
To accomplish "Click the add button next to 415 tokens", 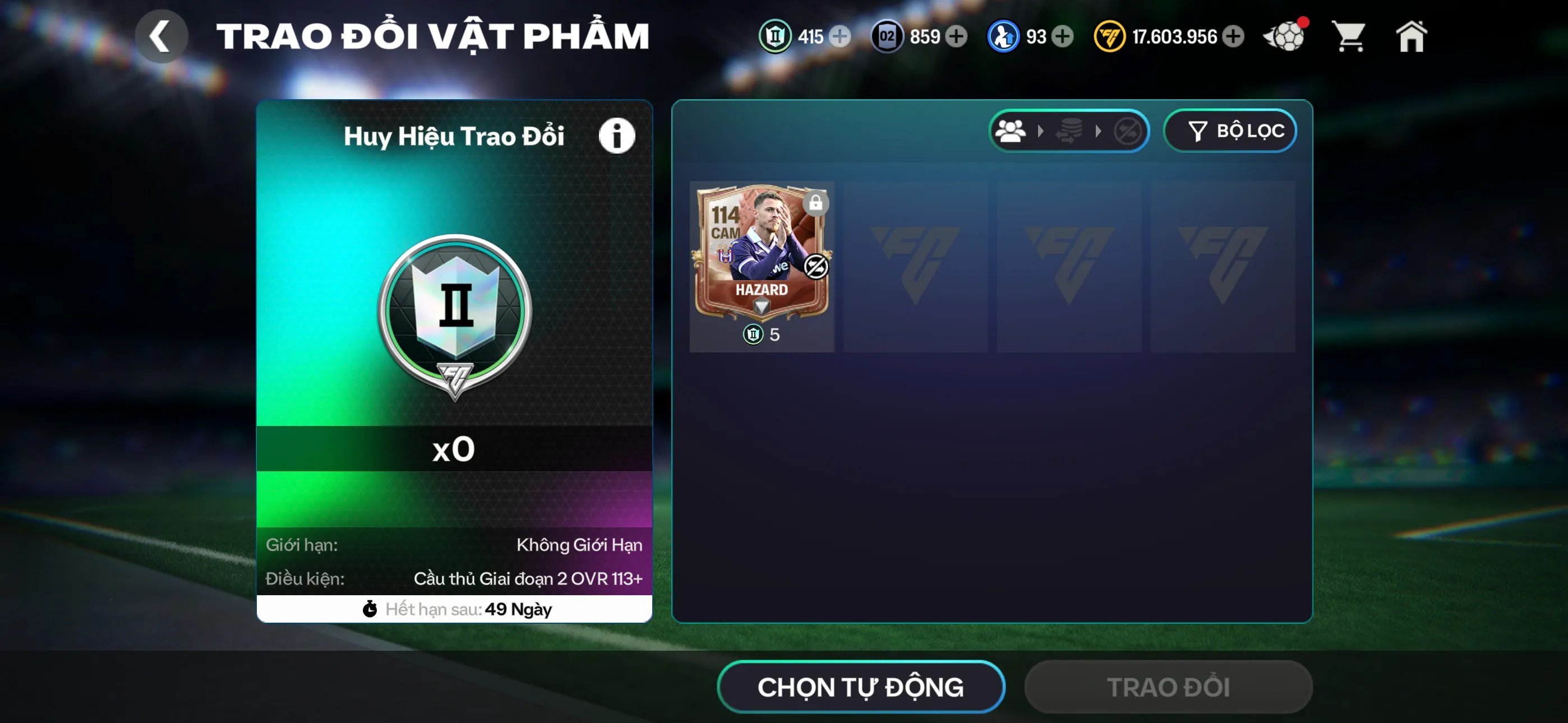I will pyautogui.click(x=841, y=36).
